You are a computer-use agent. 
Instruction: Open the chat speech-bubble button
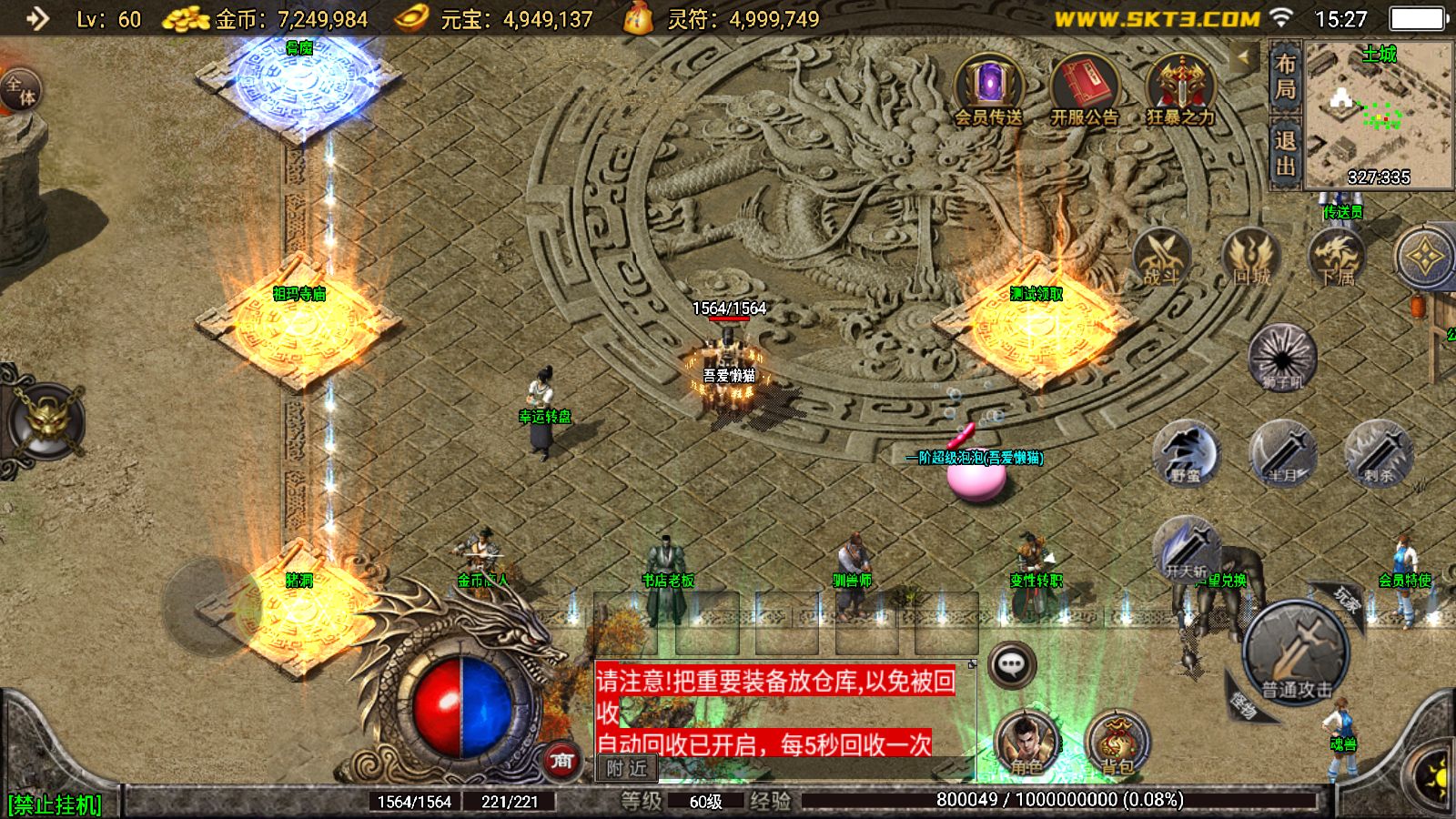(x=1011, y=665)
